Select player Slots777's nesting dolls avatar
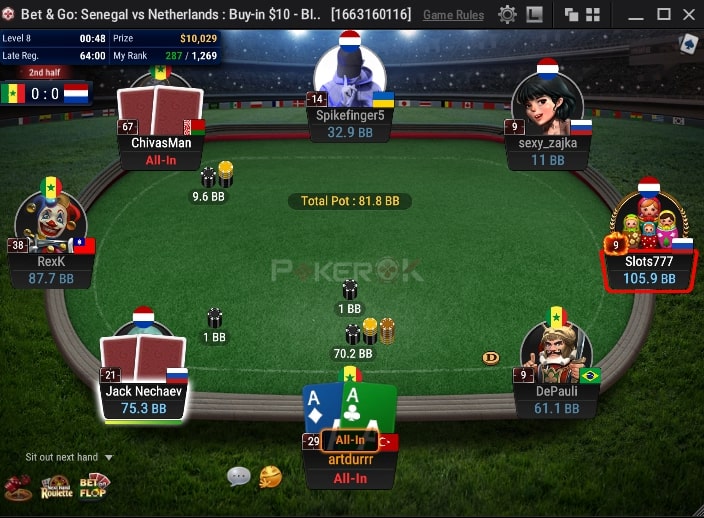704x518 pixels. pyautogui.click(x=649, y=222)
